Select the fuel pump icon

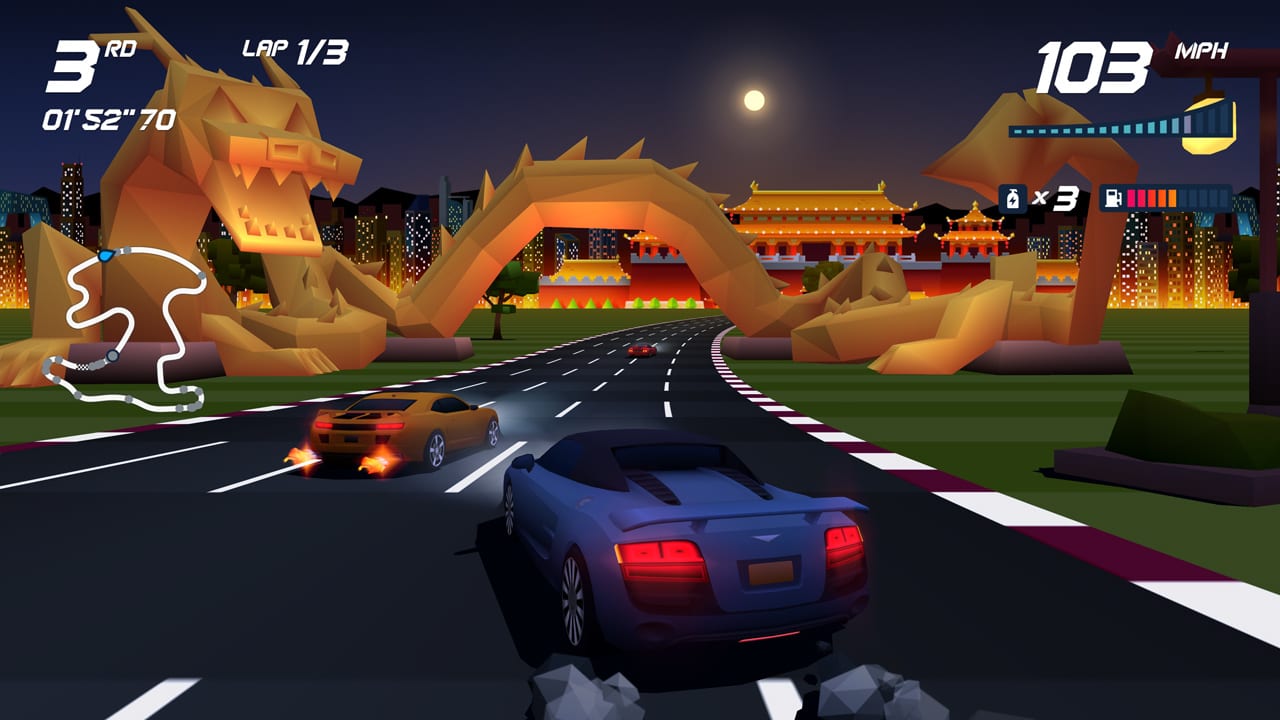click(1113, 196)
